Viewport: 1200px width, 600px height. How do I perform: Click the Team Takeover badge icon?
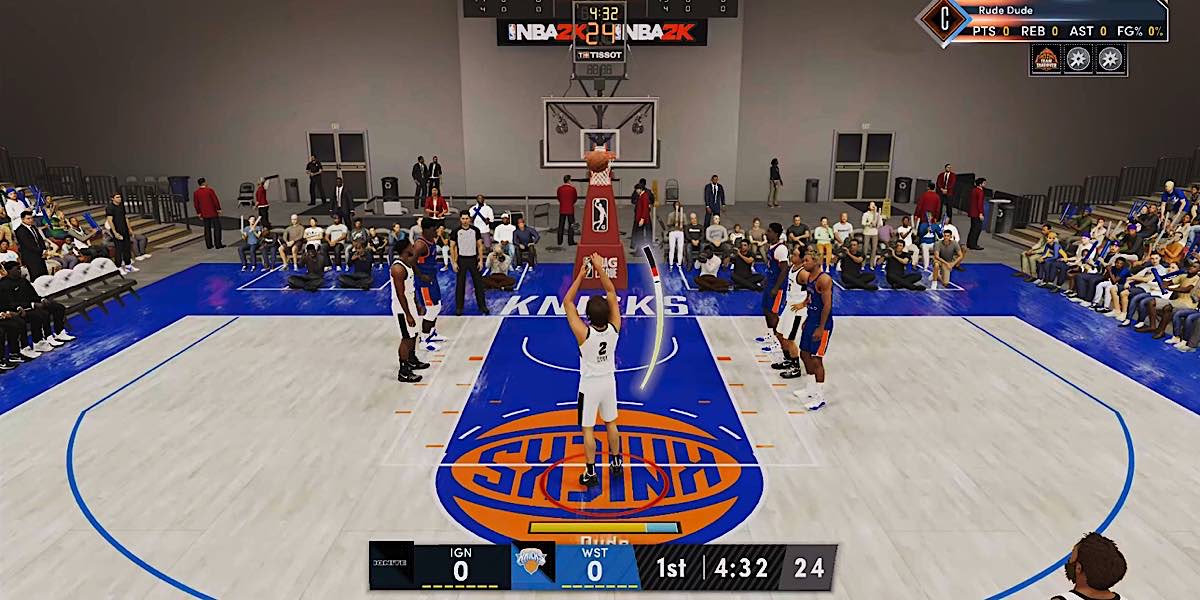click(x=1046, y=59)
